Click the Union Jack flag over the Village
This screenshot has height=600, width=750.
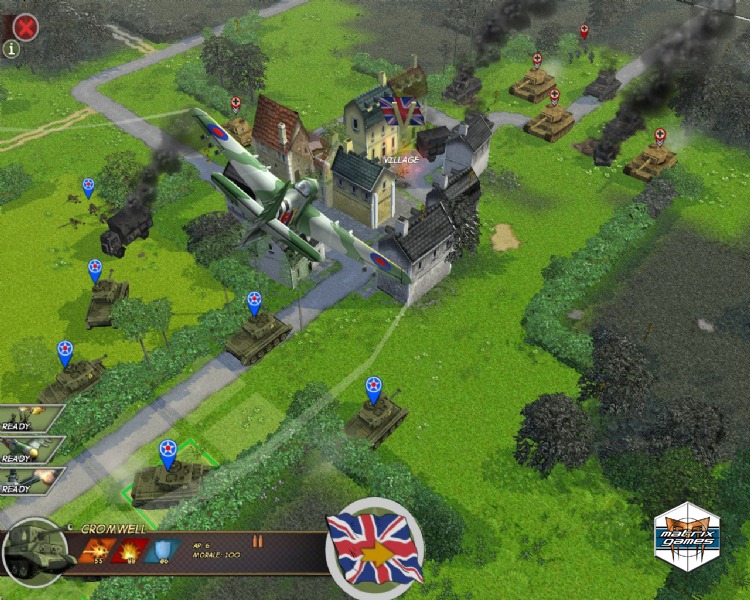click(x=400, y=110)
